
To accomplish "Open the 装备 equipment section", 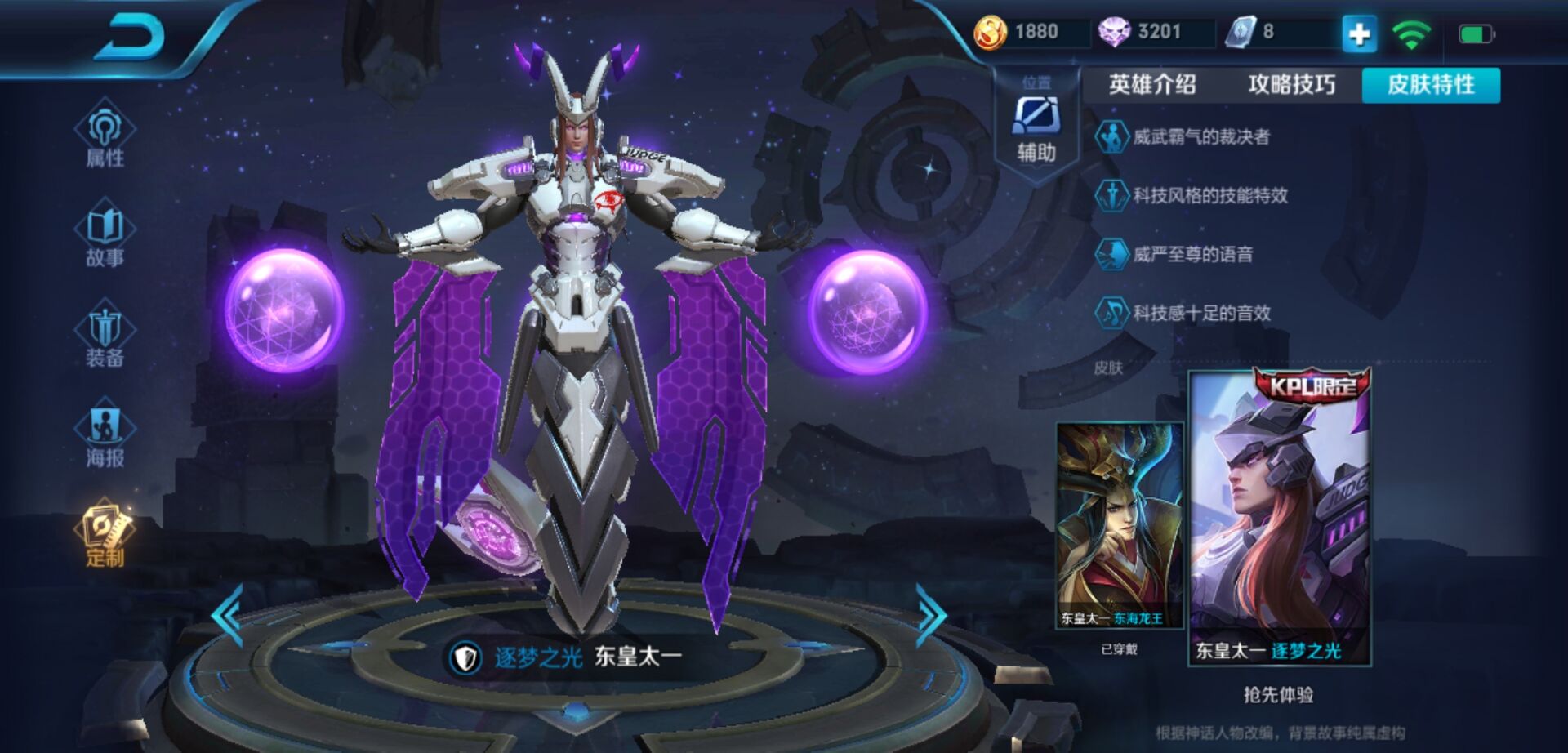I will [x=105, y=334].
